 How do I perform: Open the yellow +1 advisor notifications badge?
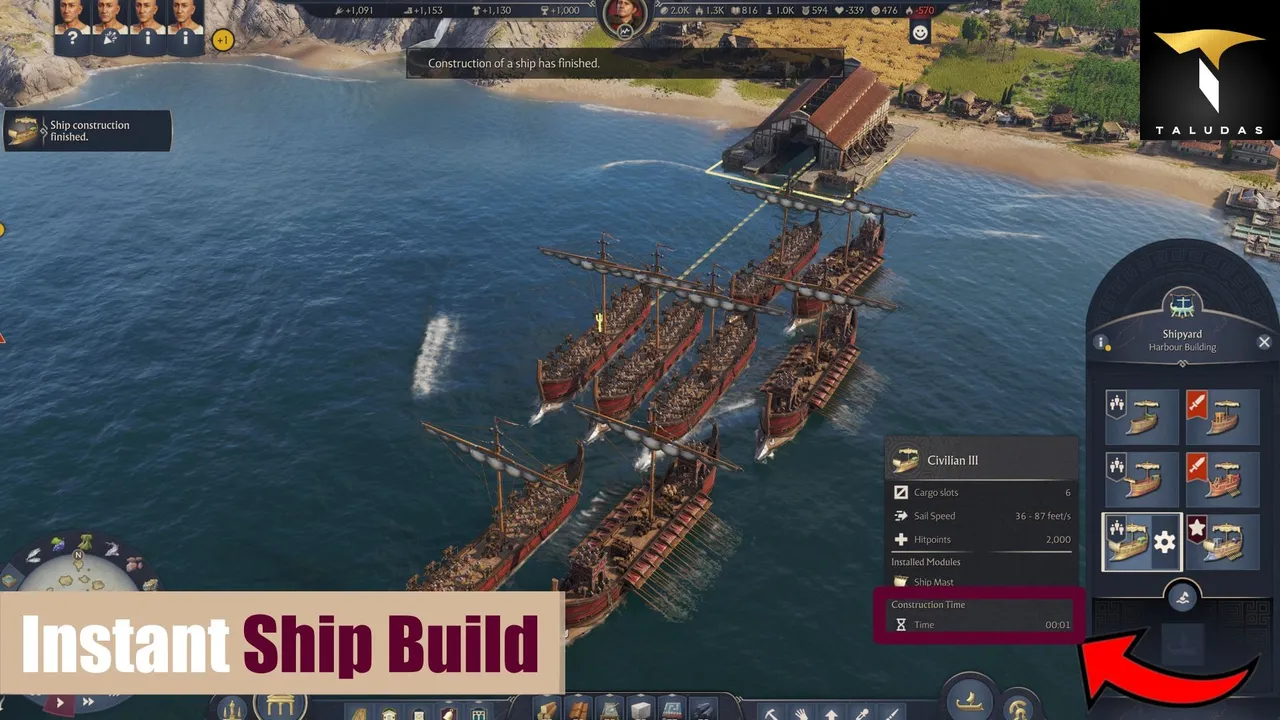coord(223,41)
